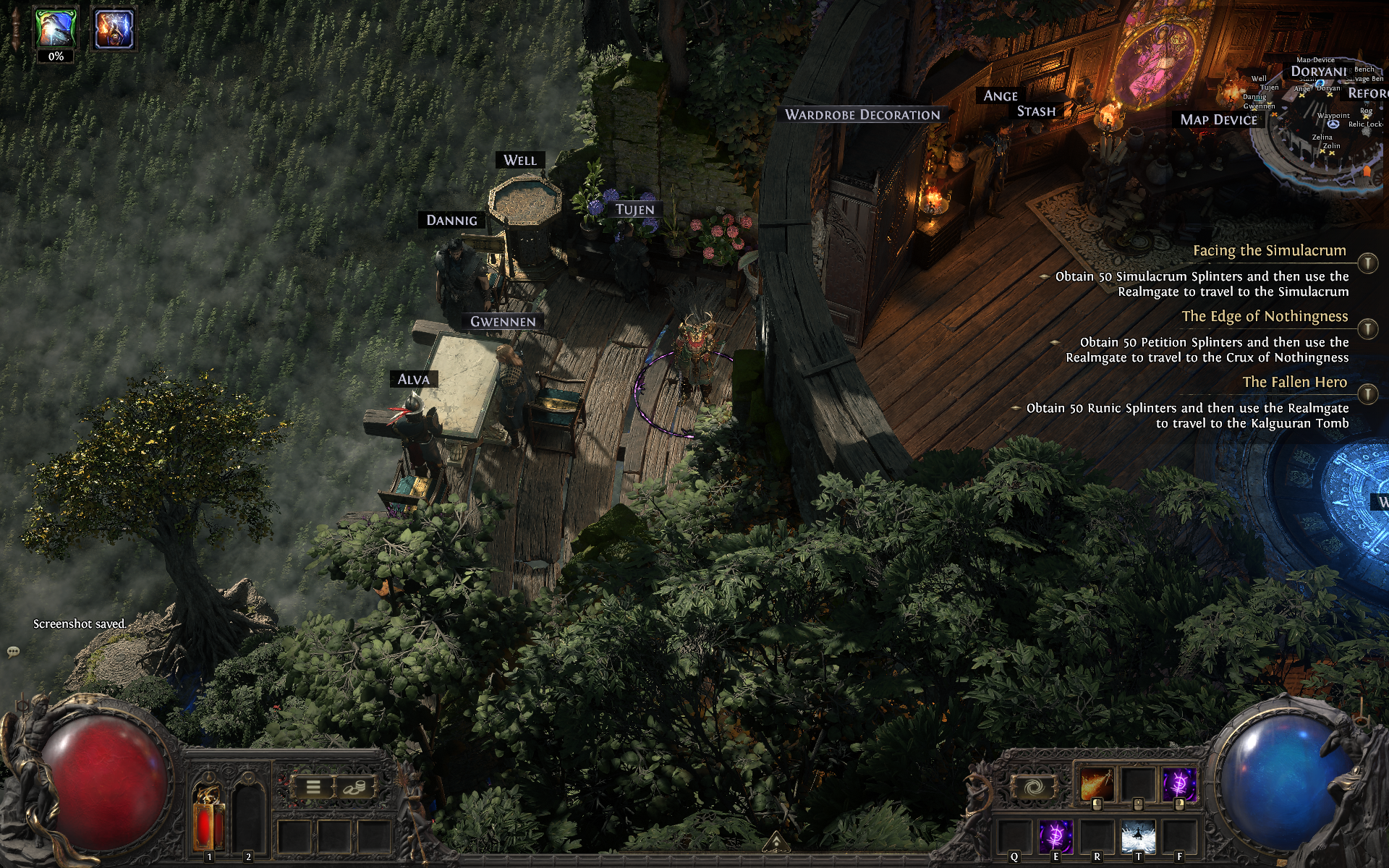Select the purple rune skill on E
Image resolution: width=1389 pixels, height=868 pixels.
(1055, 838)
